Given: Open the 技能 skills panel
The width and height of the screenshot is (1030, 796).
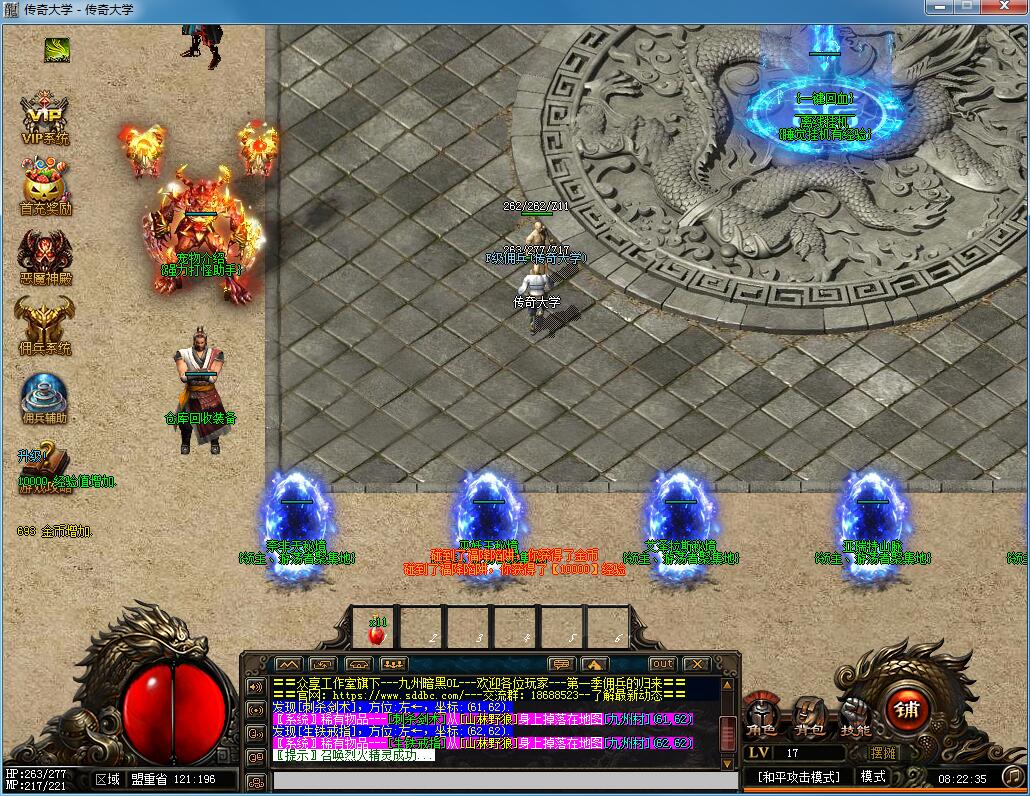Looking at the screenshot, I should 855,714.
